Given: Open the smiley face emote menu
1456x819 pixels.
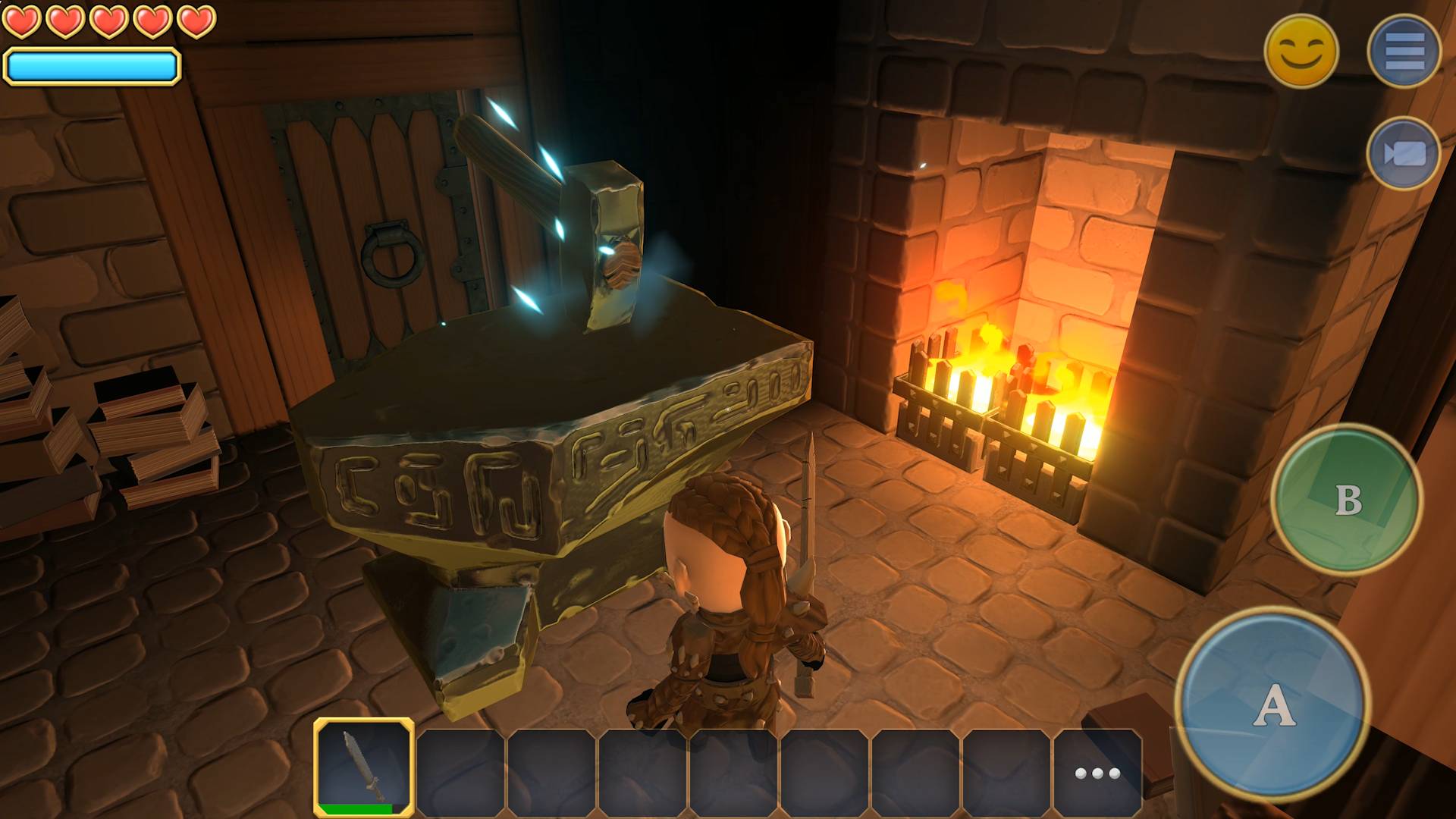Looking at the screenshot, I should tap(1301, 51).
